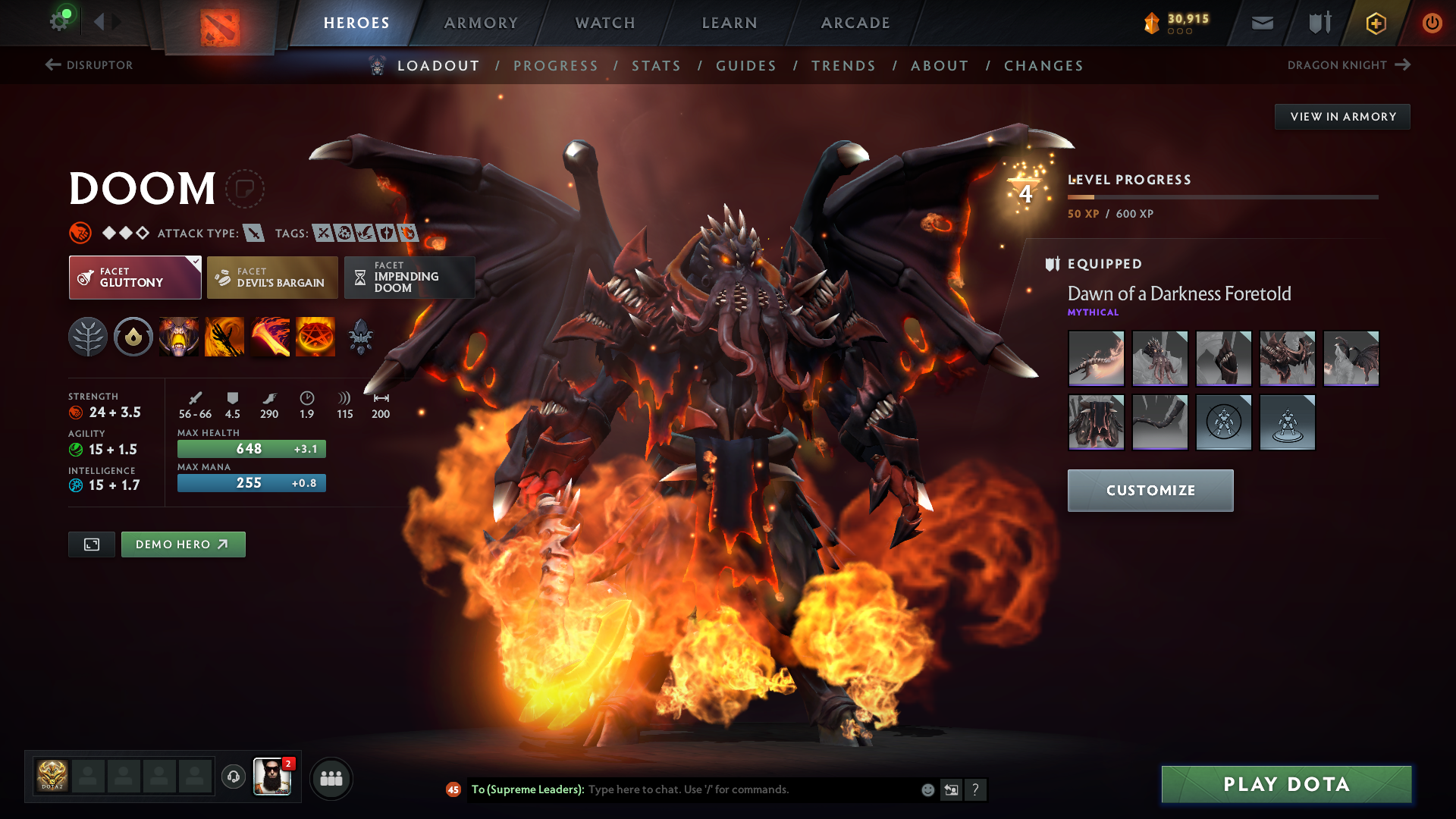Open the Arcade tab
This screenshot has width=1456, height=819.
tap(855, 23)
